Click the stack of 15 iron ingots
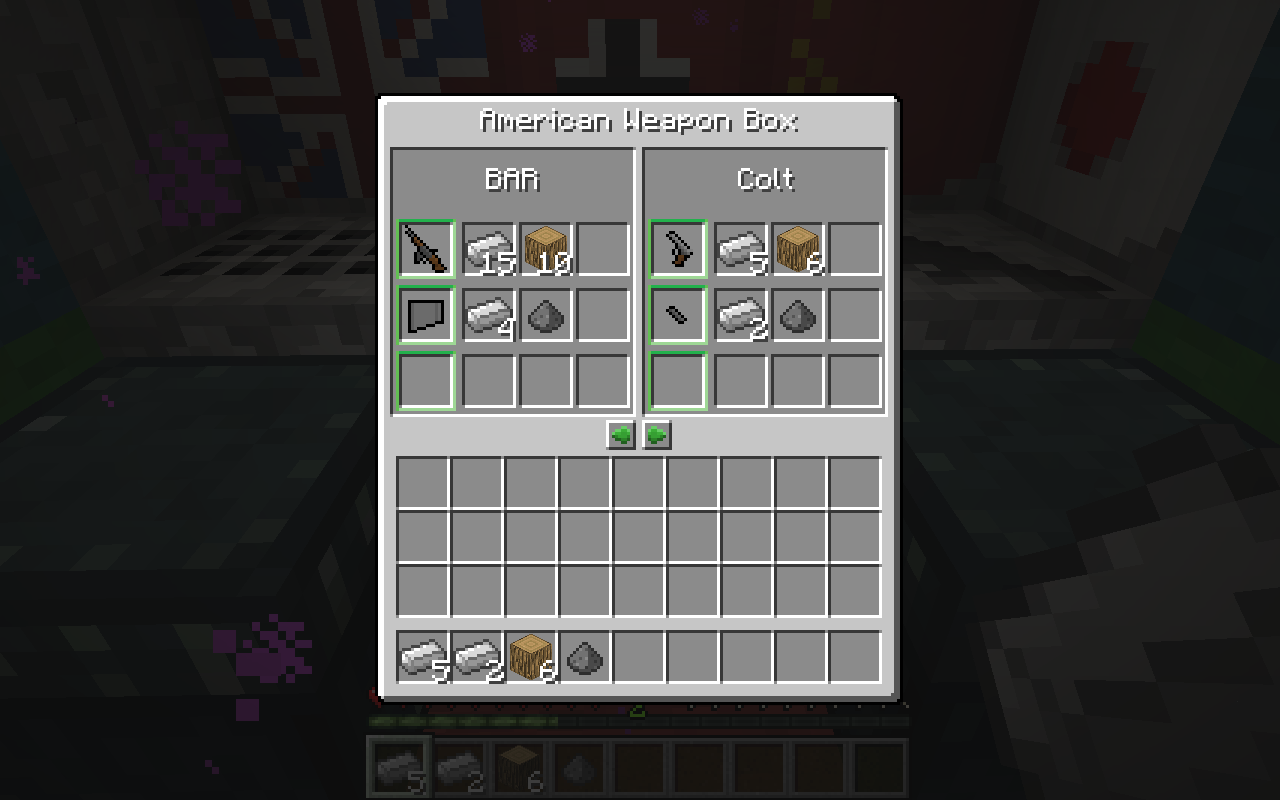 click(x=485, y=249)
